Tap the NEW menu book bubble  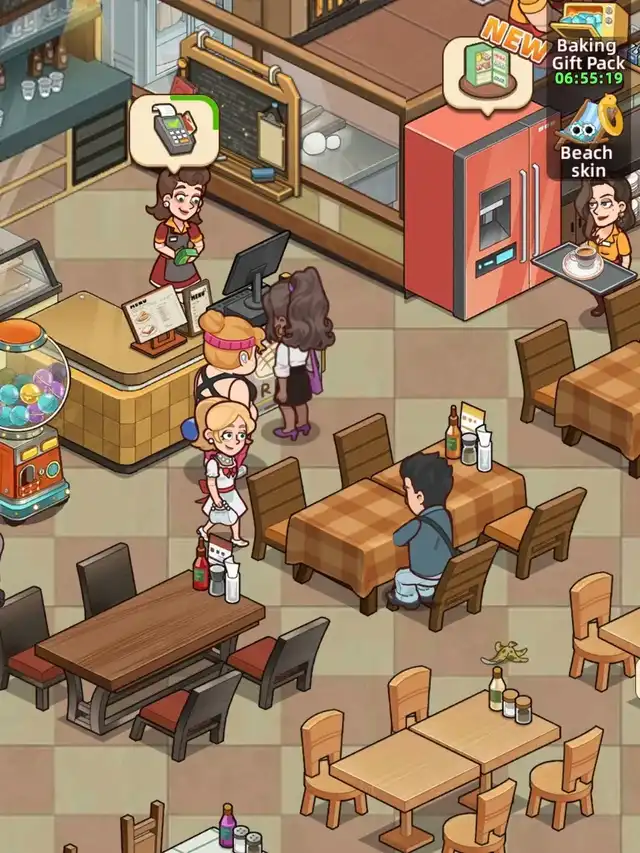(x=489, y=75)
